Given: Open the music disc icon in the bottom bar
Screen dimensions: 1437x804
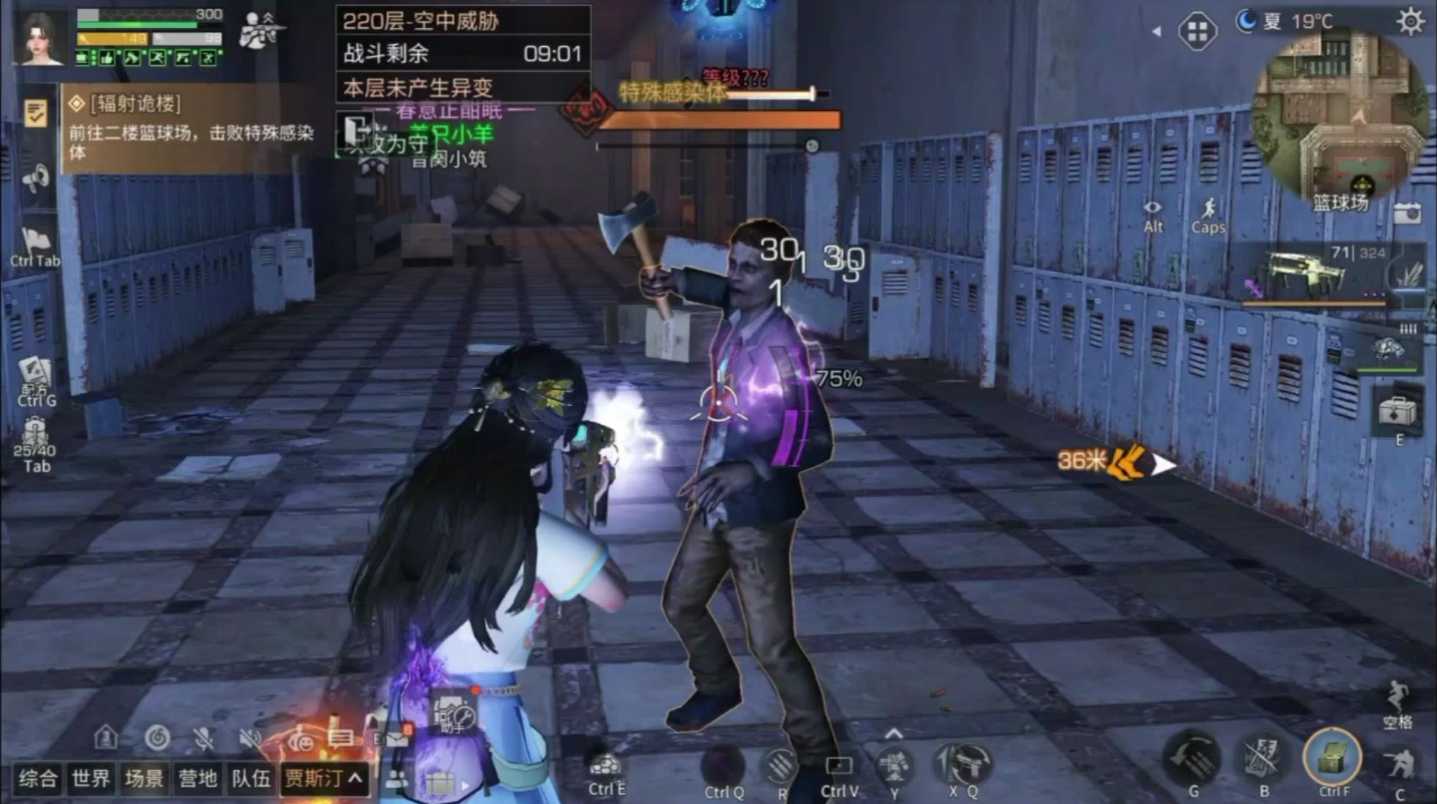Looking at the screenshot, I should 155,738.
